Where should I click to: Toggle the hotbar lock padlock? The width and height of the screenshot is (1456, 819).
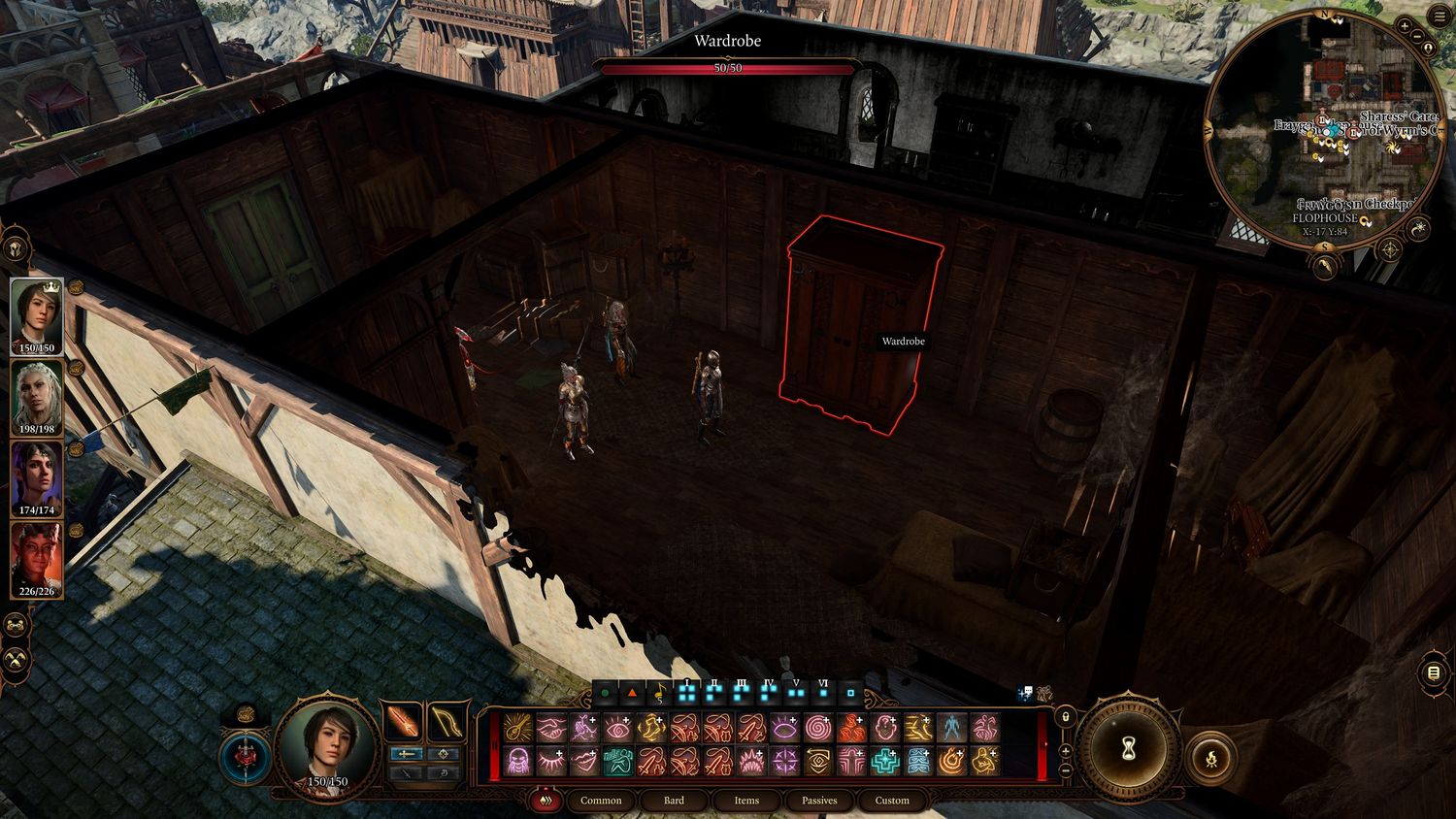[x=1065, y=716]
